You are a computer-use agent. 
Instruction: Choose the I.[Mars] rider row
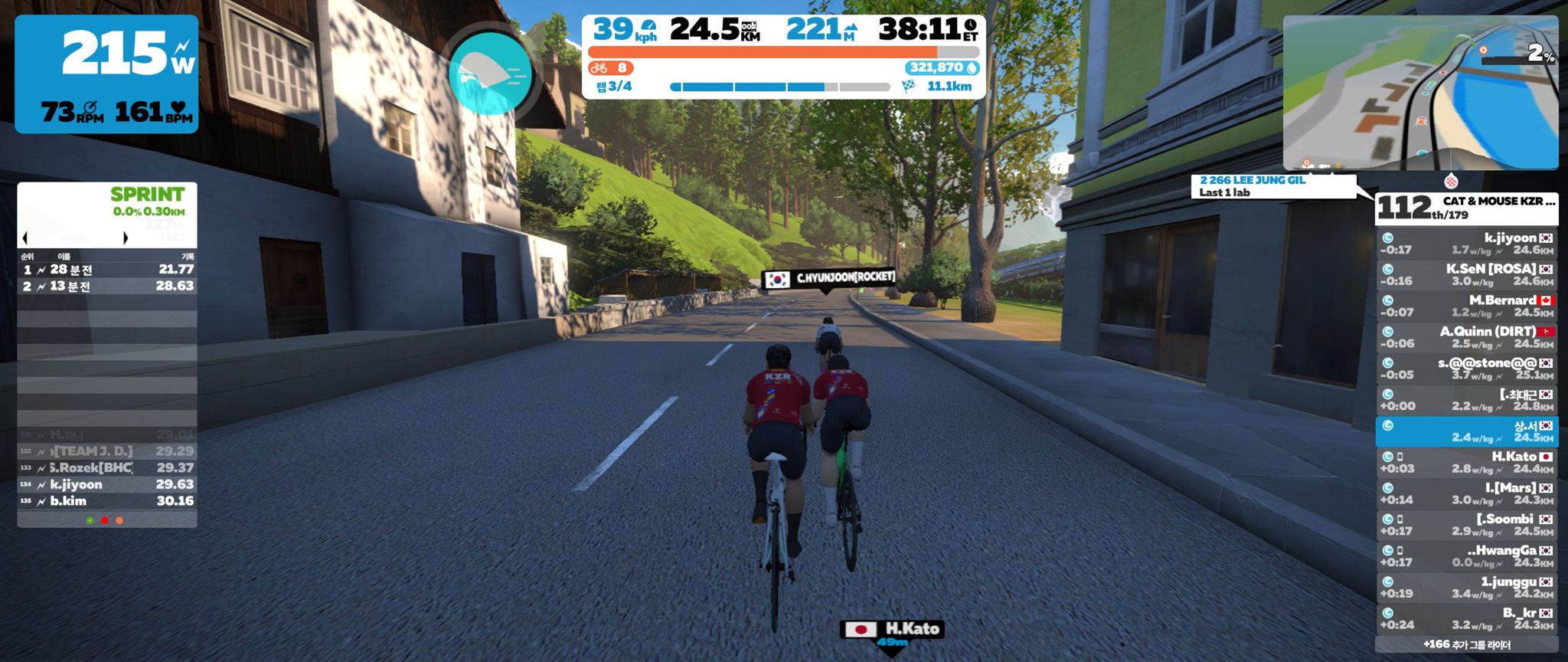click(x=1466, y=493)
